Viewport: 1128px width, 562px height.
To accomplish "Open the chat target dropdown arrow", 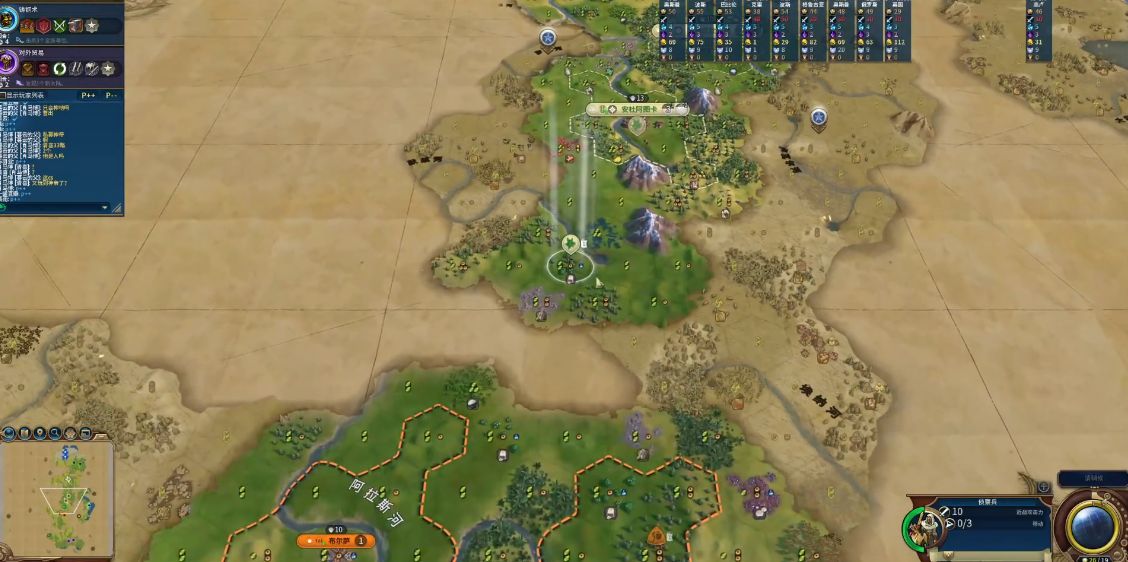I will (105, 207).
